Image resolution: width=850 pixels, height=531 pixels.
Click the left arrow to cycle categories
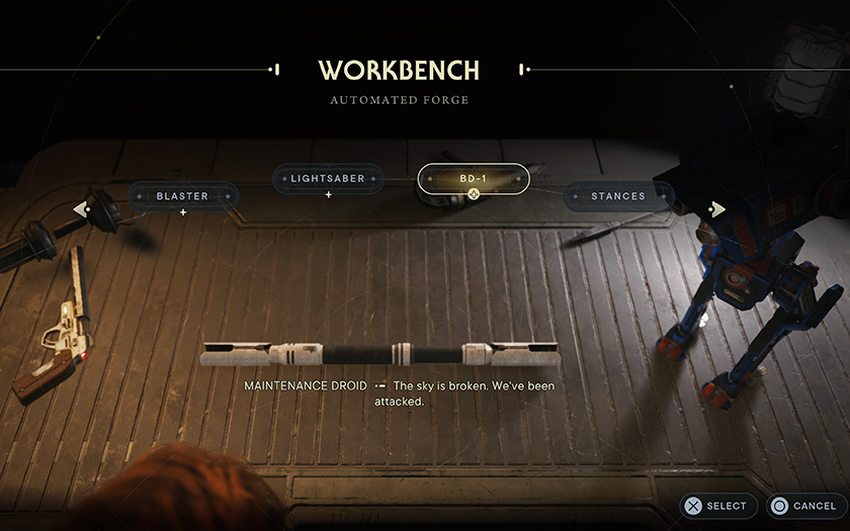pyautogui.click(x=81, y=209)
